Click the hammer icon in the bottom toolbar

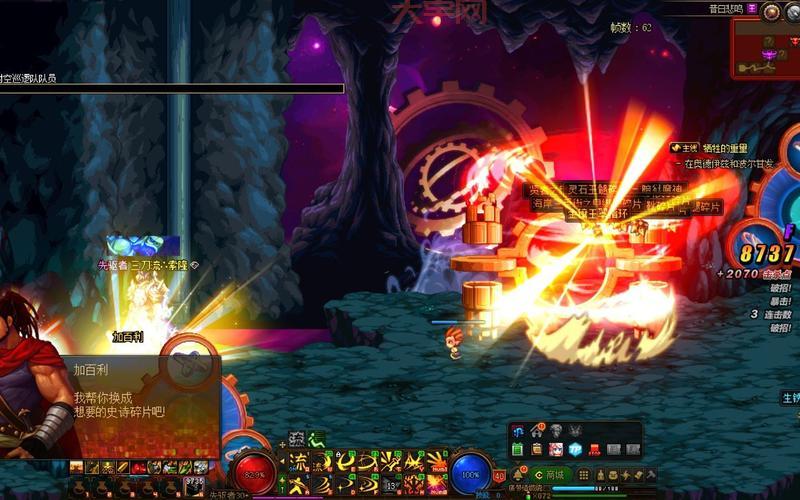click(x=650, y=474)
